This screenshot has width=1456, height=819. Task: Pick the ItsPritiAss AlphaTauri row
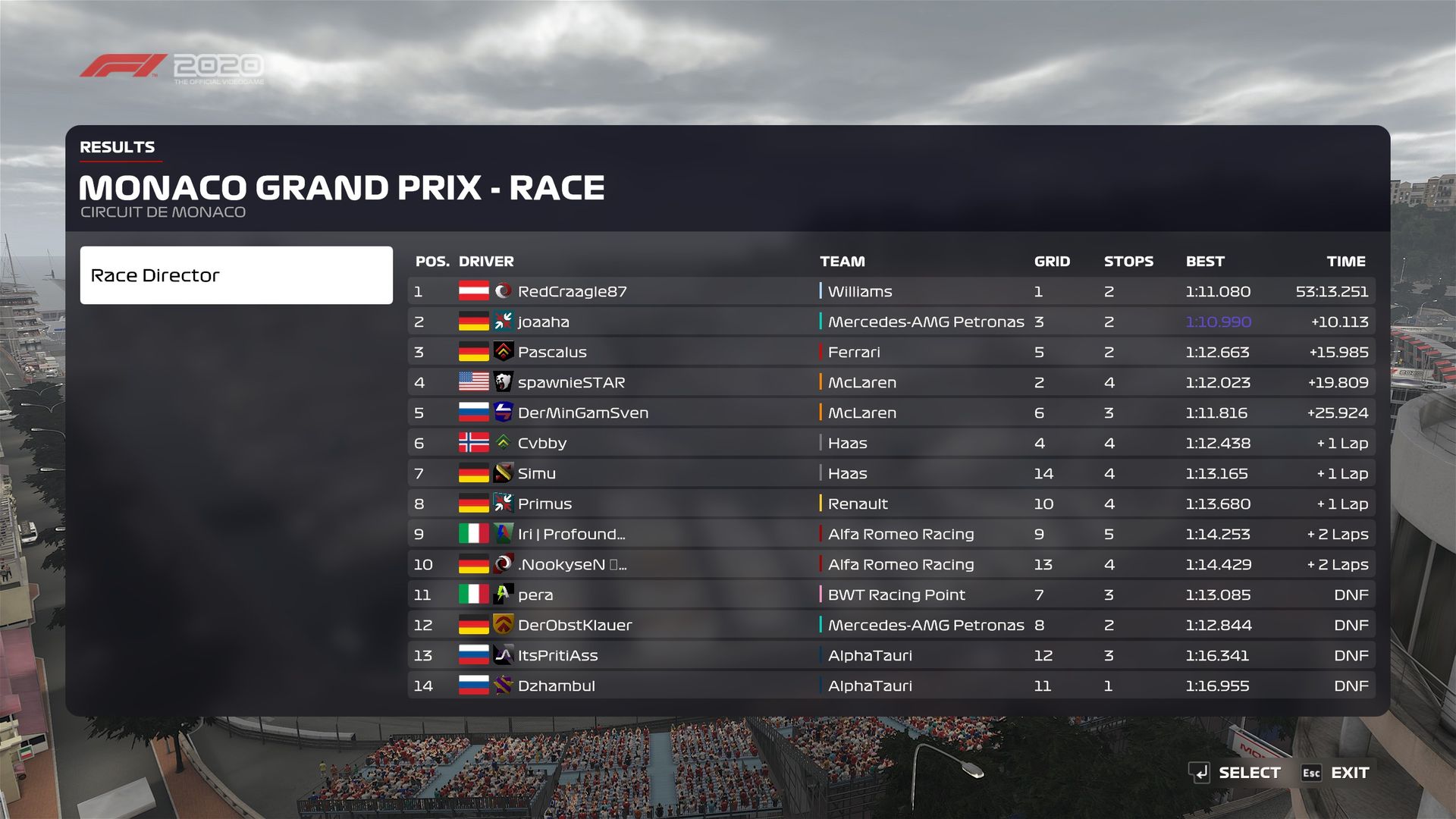pyautogui.click(x=891, y=655)
